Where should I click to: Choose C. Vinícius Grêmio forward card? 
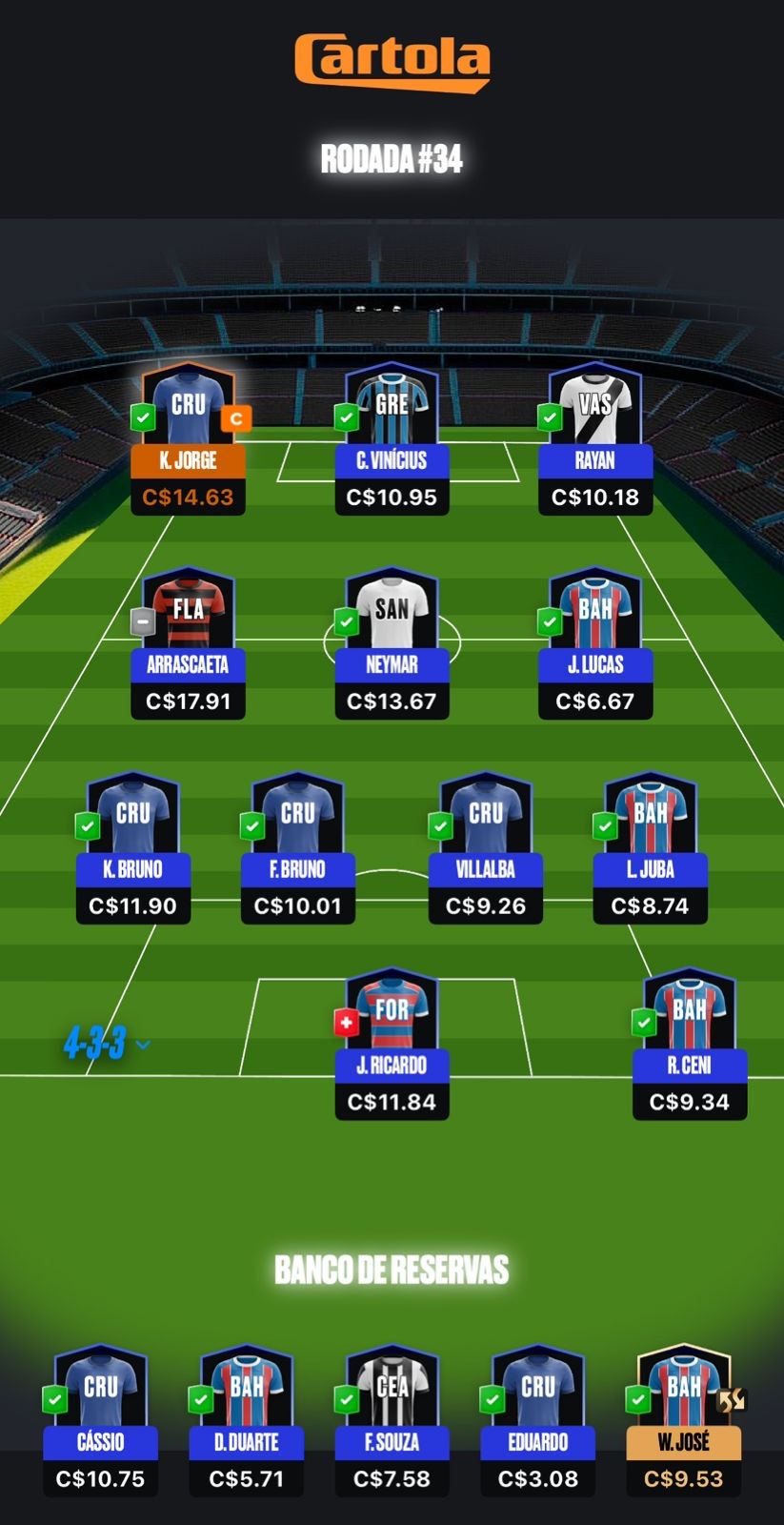392,438
